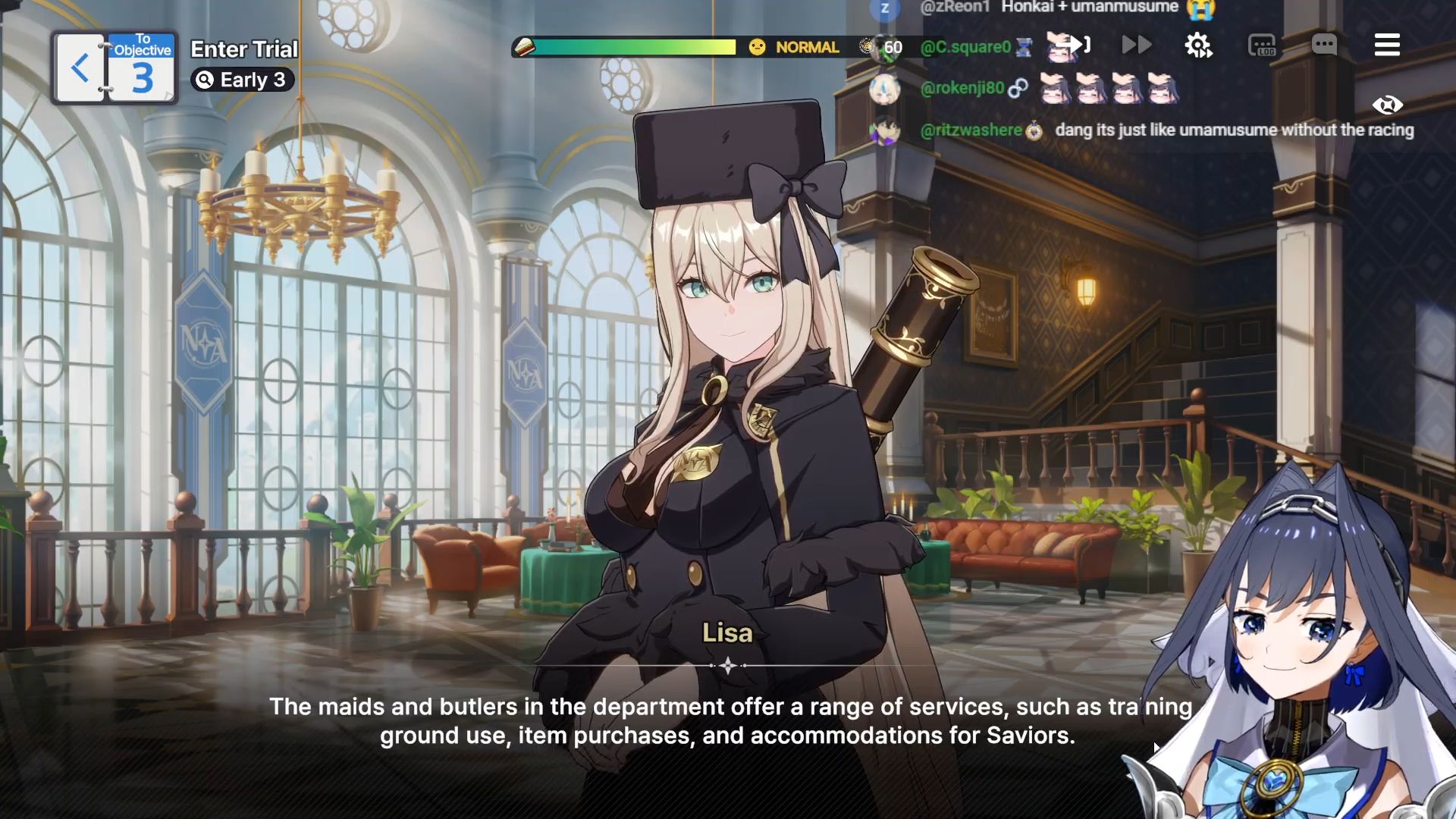This screenshot has height=819, width=1456.
Task: Open the dialogue LOG
Action: (1262, 46)
